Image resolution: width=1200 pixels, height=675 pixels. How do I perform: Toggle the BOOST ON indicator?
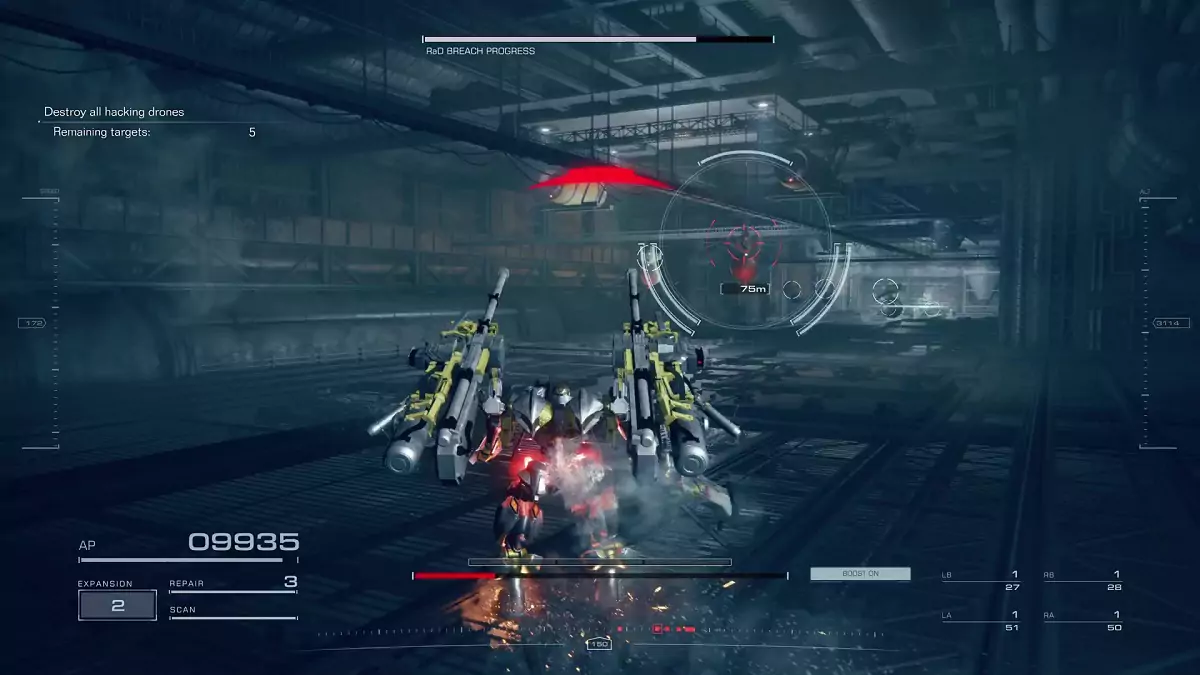[860, 574]
